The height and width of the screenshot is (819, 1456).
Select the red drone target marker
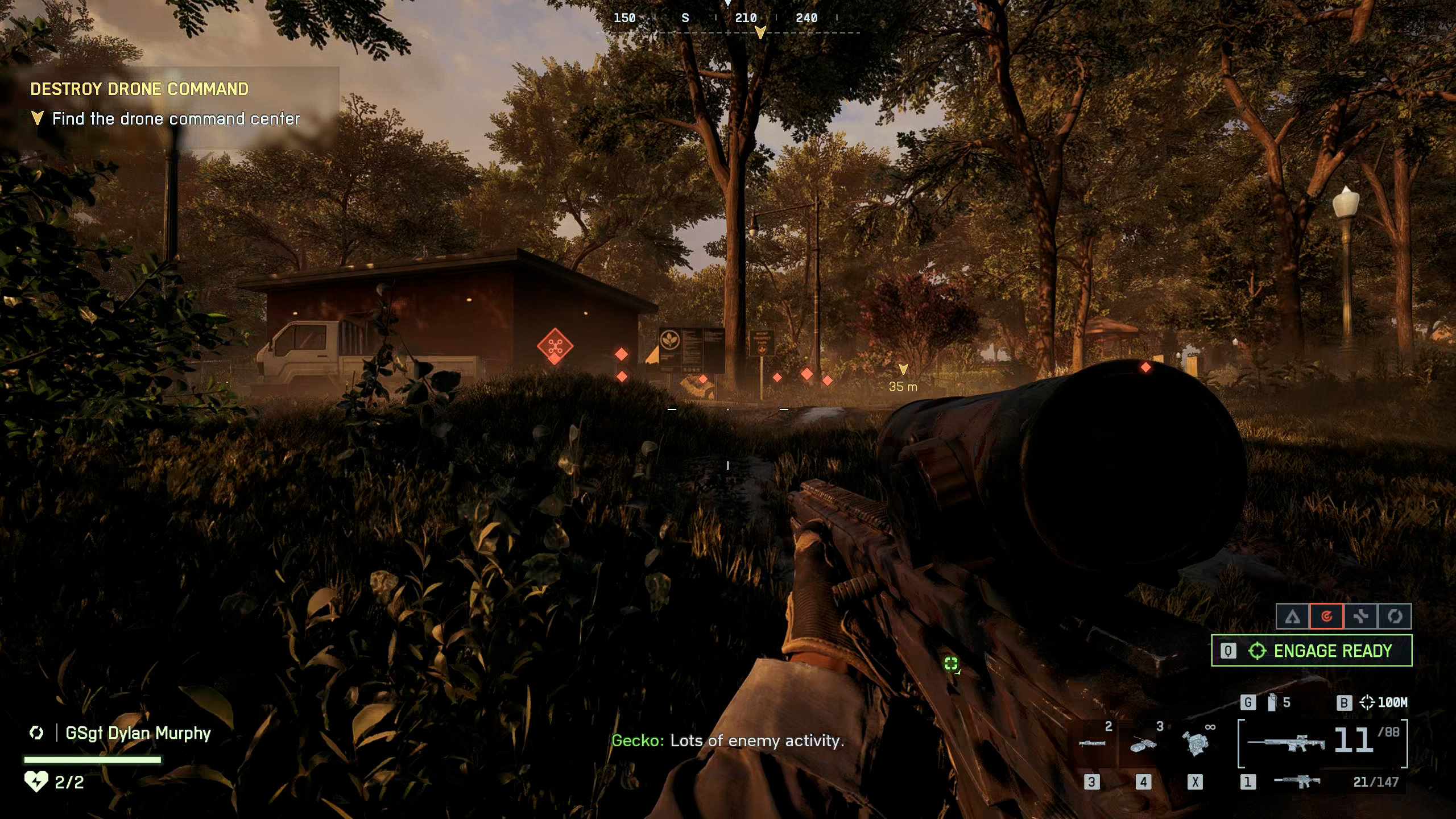point(555,346)
